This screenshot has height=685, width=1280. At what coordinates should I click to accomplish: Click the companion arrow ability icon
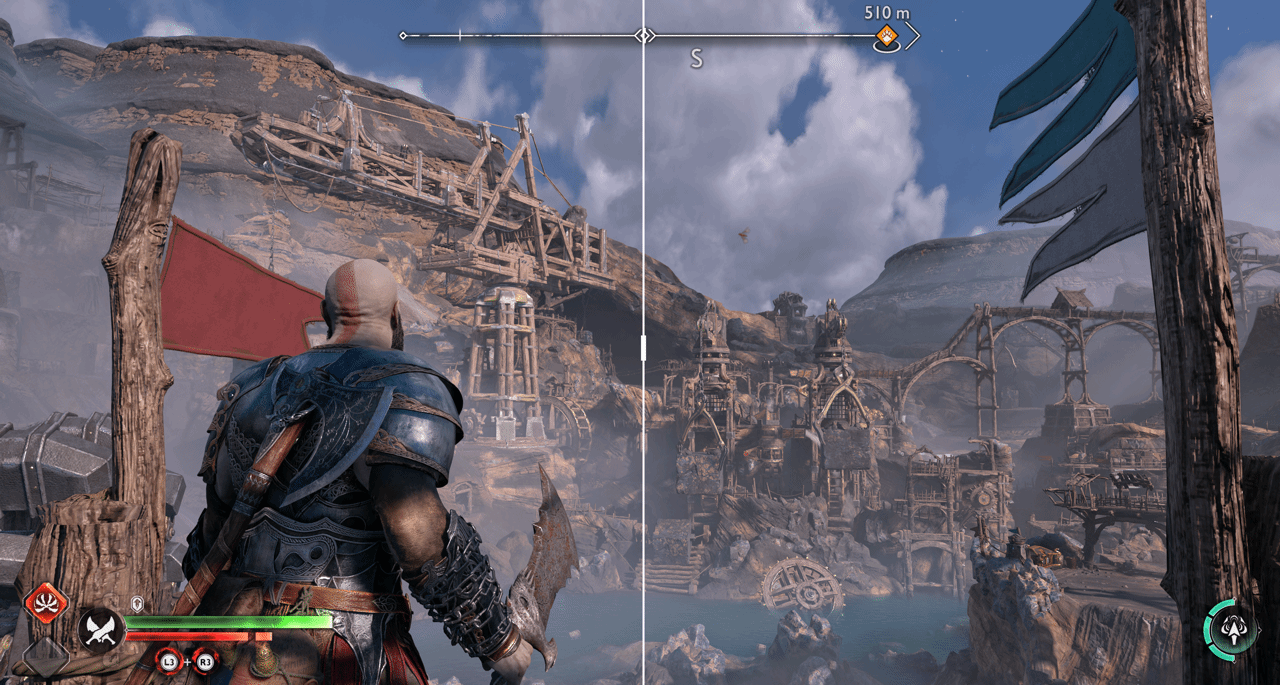click(1230, 628)
